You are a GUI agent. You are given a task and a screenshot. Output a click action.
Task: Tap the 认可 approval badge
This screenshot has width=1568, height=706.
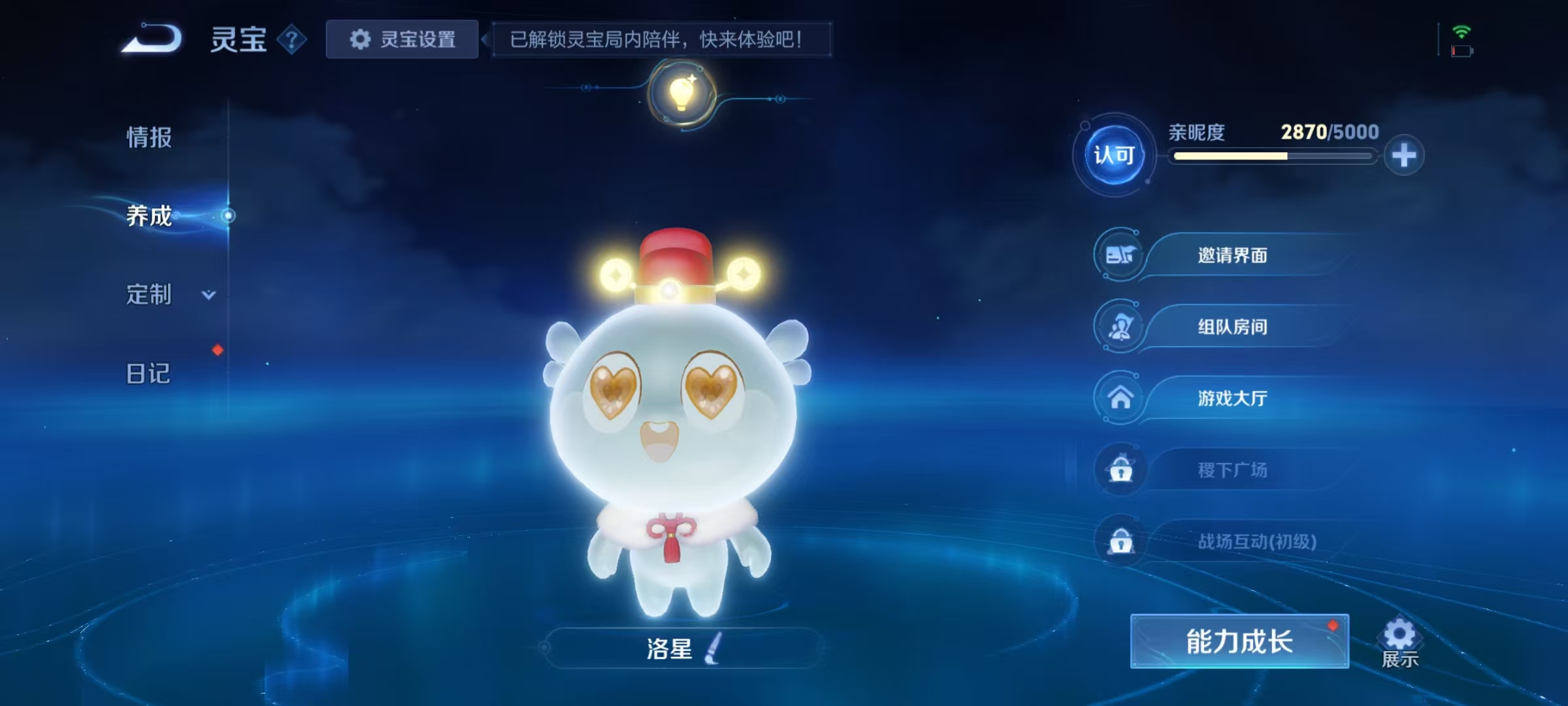[1113, 156]
